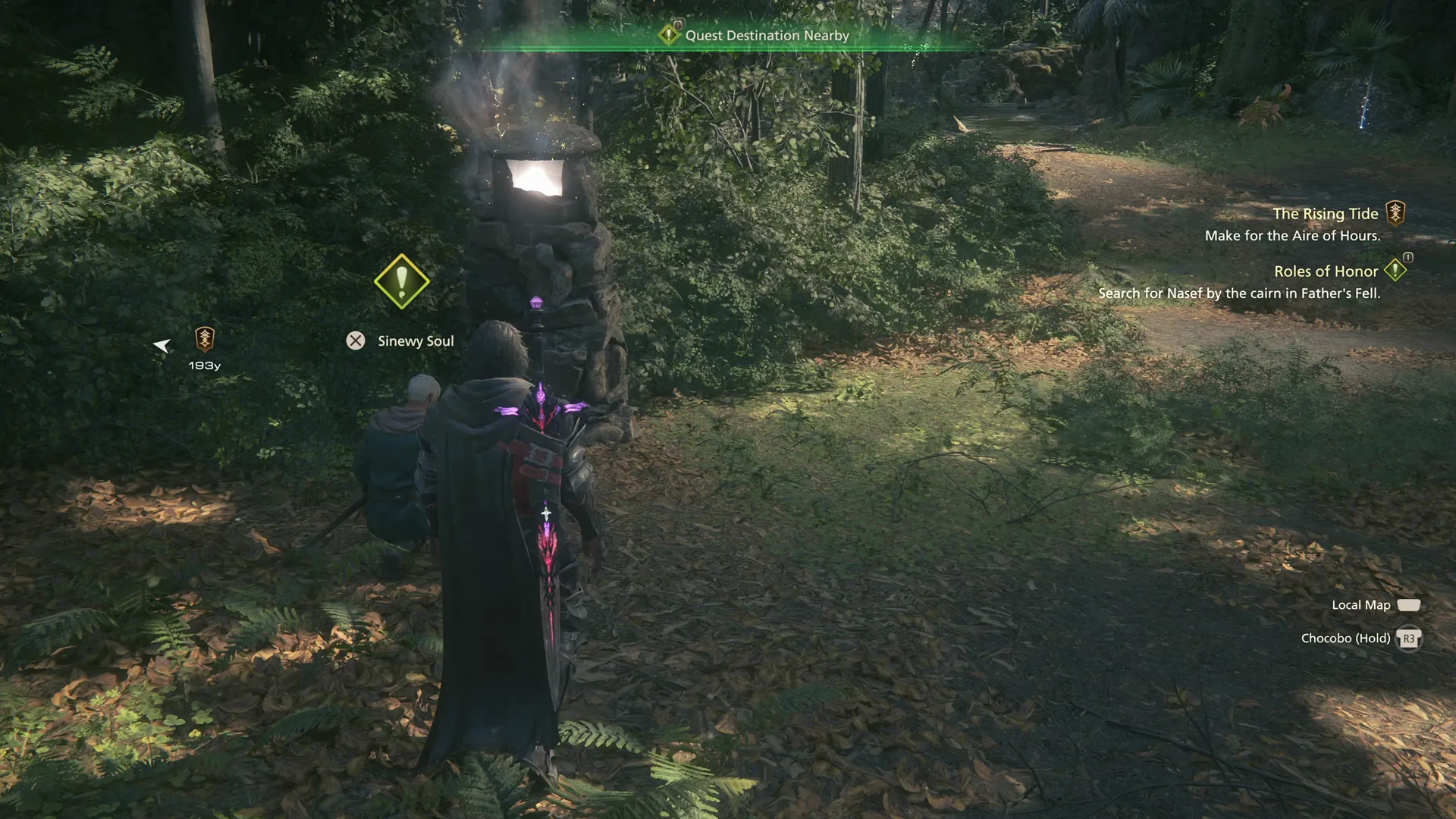Talk to Sinewy Soul interaction prompt label
The width and height of the screenshot is (1456, 819).
point(416,341)
